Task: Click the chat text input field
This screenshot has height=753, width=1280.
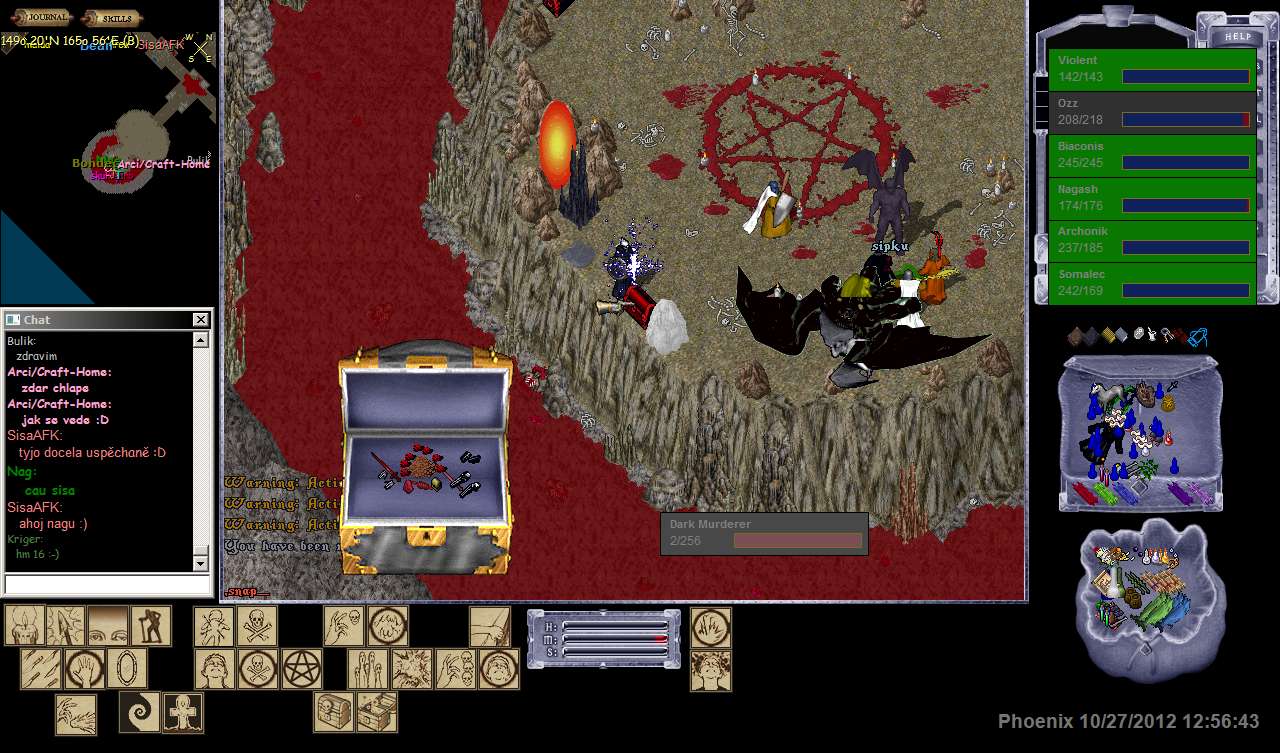Action: pos(107,584)
